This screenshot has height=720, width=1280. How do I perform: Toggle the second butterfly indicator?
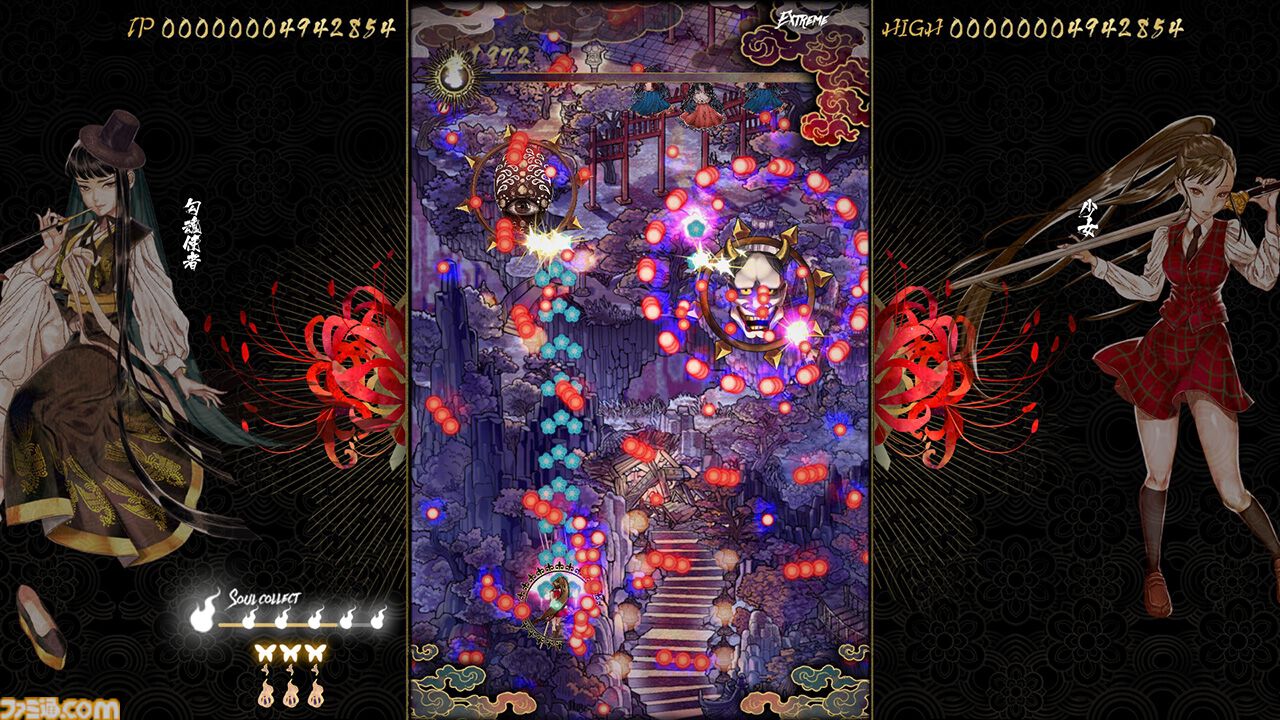pos(290,652)
